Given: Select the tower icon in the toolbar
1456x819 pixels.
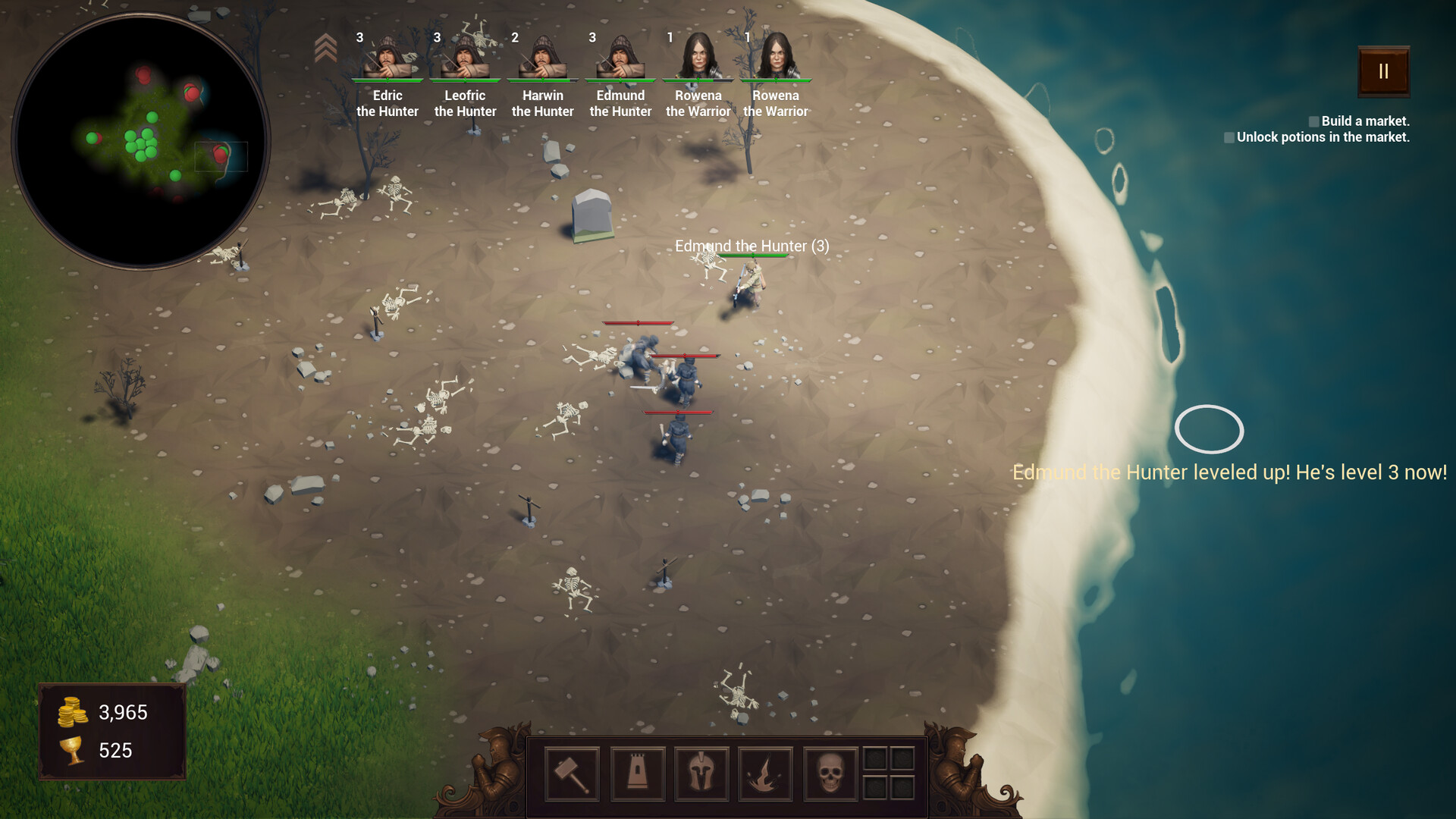Looking at the screenshot, I should [637, 773].
